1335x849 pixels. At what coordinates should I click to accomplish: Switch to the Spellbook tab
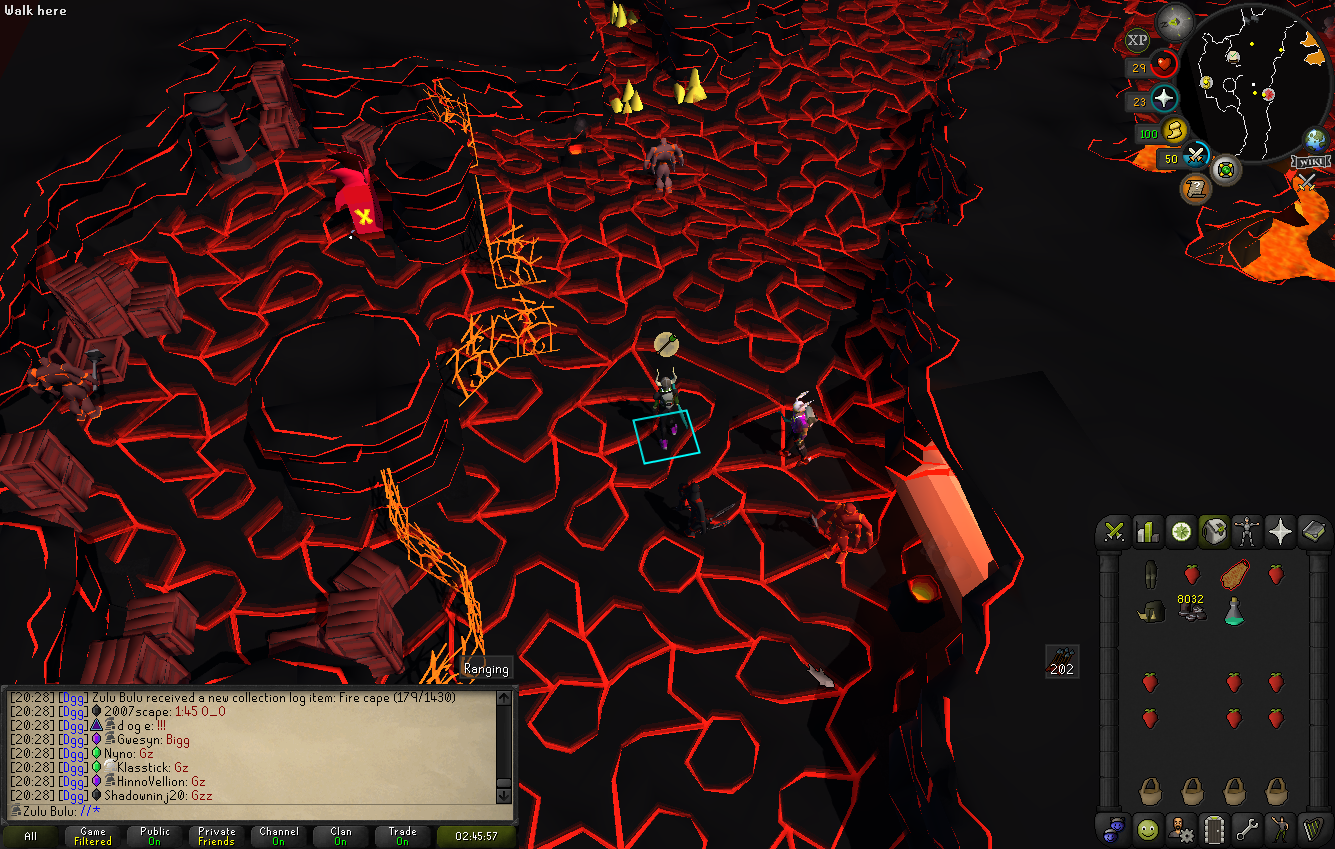(x=1313, y=532)
